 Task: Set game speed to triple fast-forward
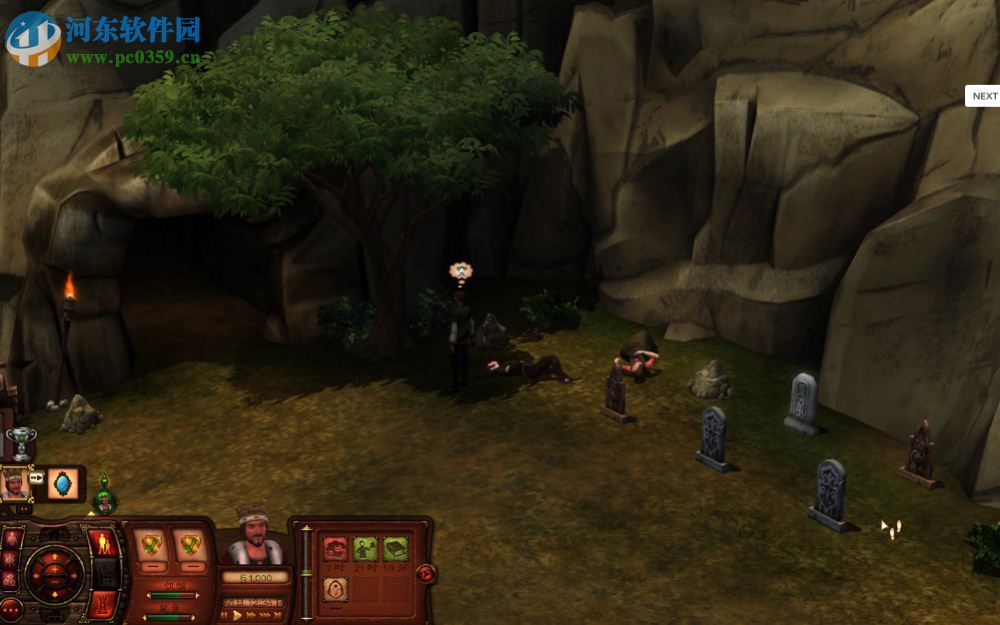click(266, 616)
